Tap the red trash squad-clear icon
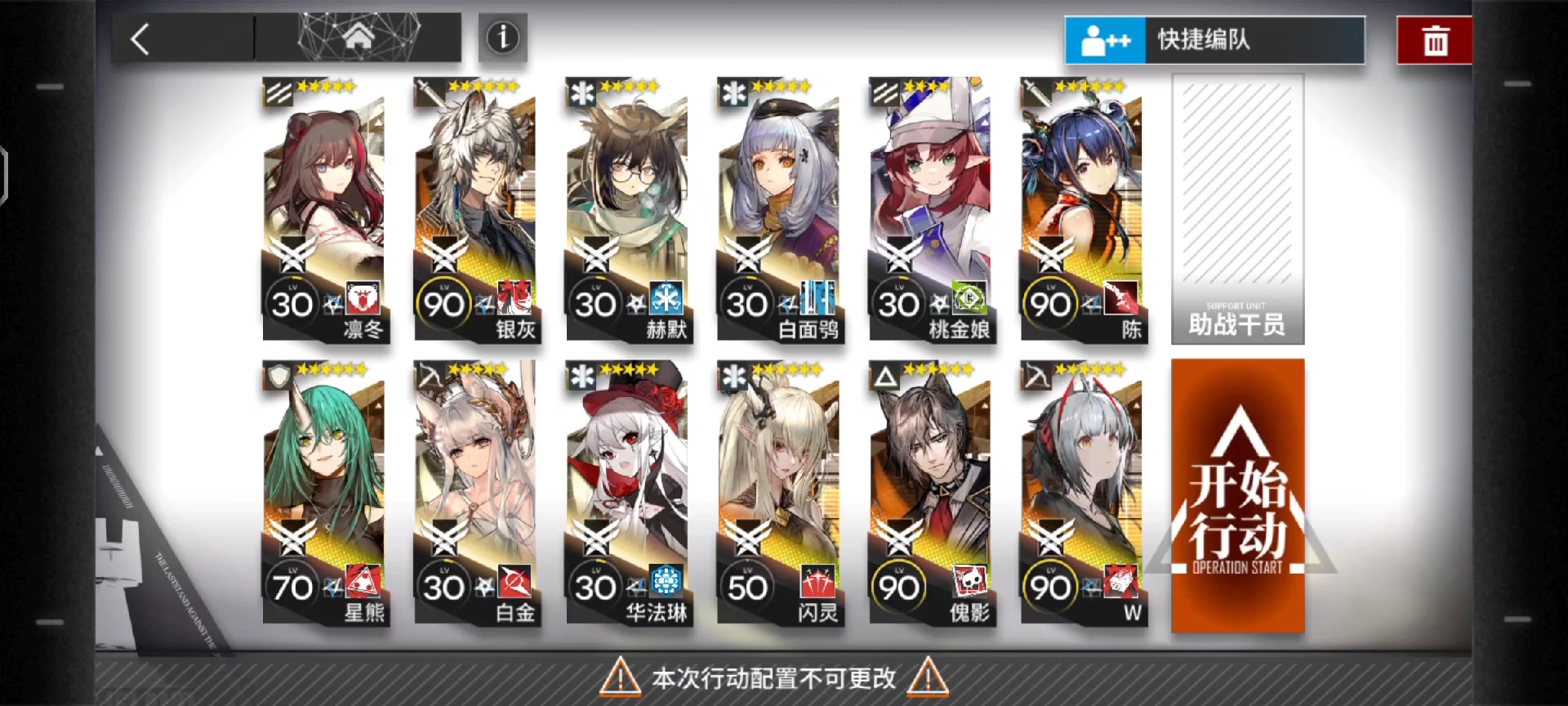The height and width of the screenshot is (706, 1568). click(1434, 38)
